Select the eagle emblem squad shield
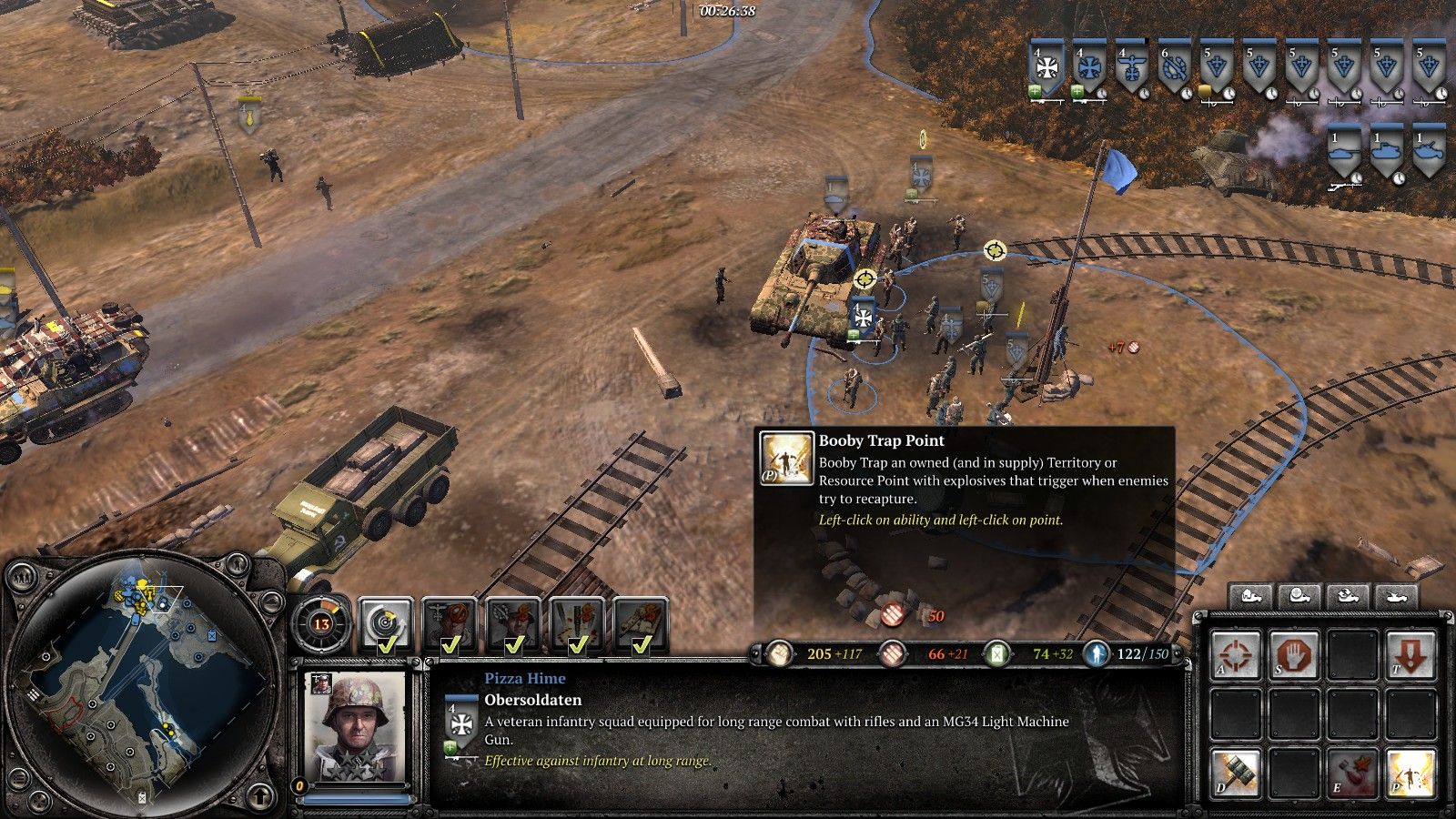The height and width of the screenshot is (819, 1456). tap(1132, 69)
